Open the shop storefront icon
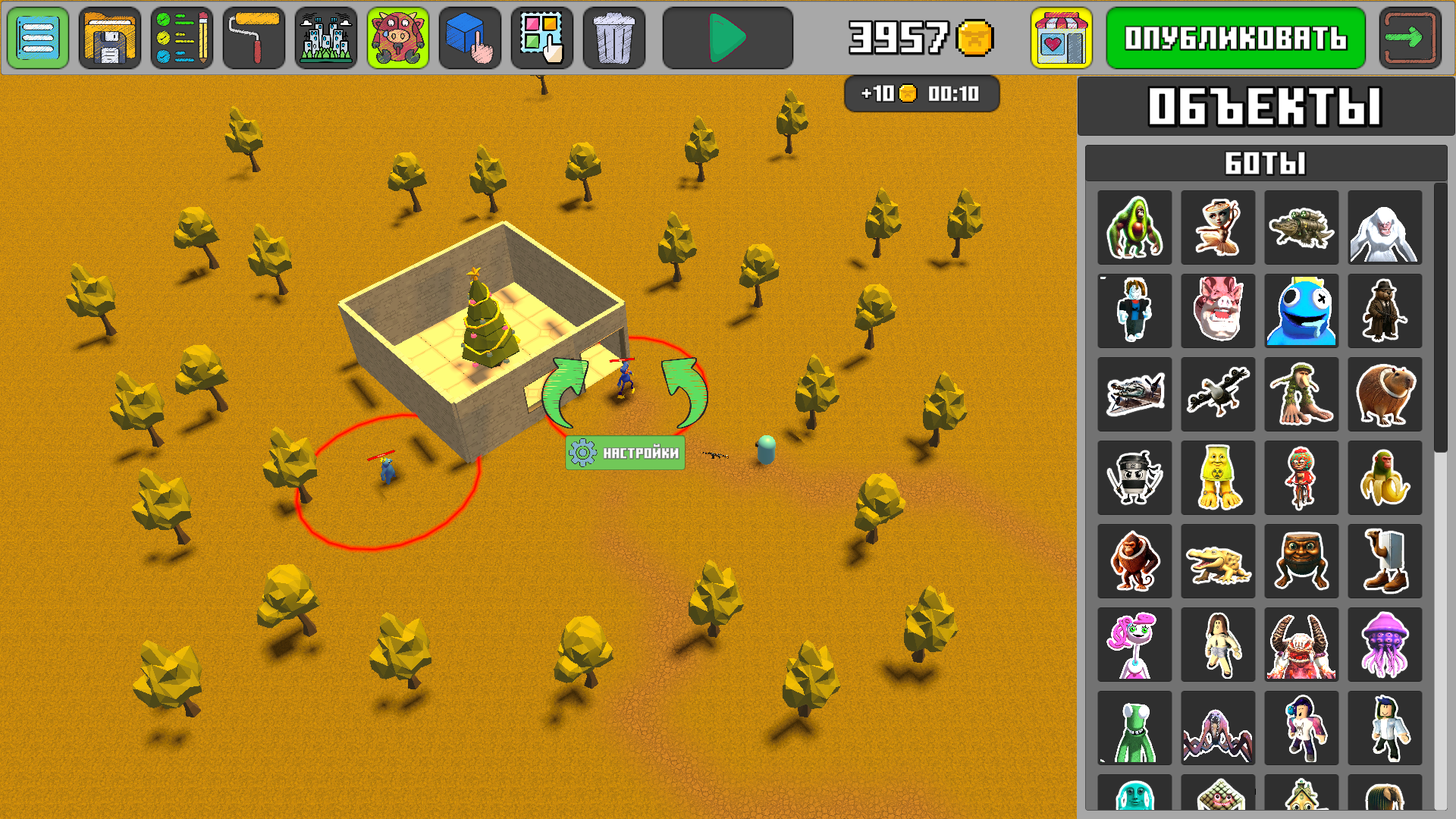The image size is (1456, 819). [1055, 36]
